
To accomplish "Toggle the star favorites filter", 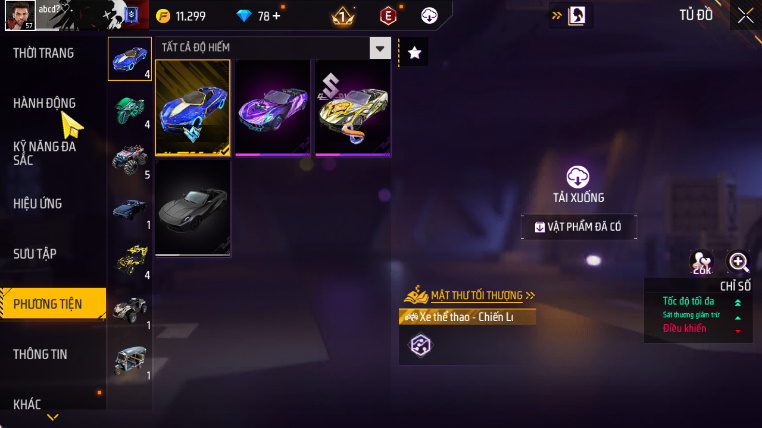I will (416, 51).
